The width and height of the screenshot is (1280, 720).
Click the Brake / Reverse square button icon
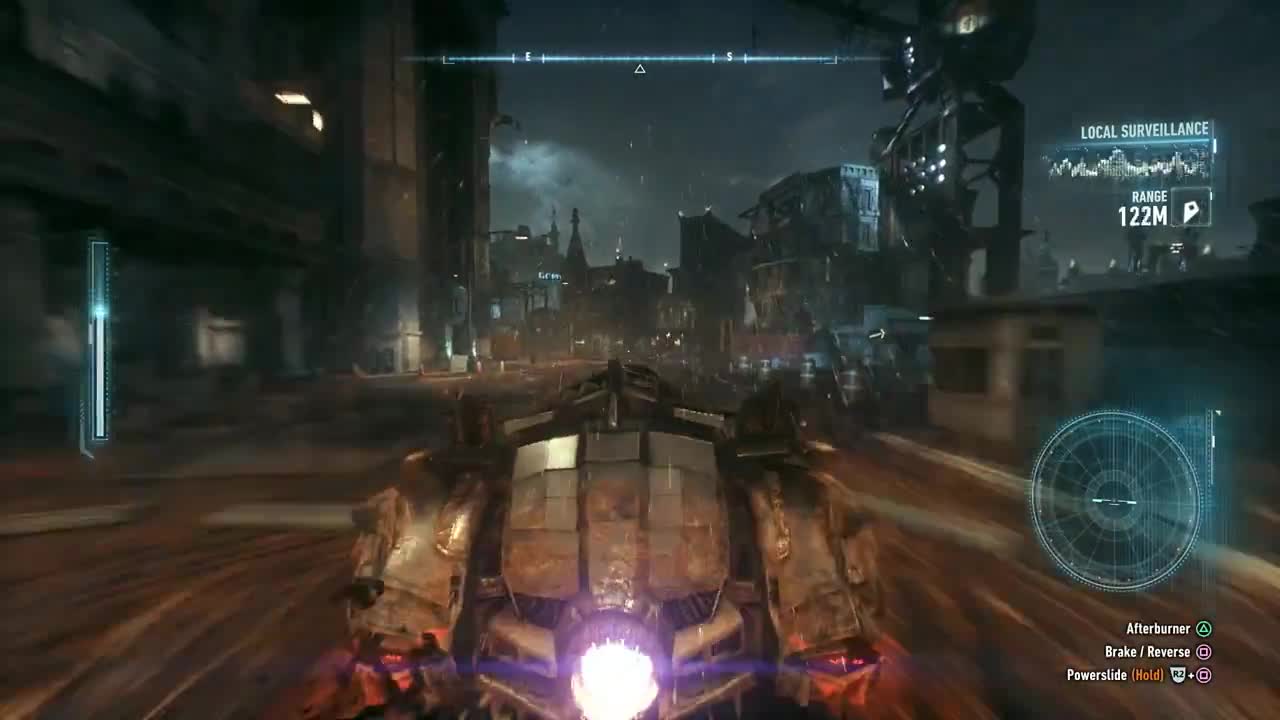pyautogui.click(x=1205, y=651)
